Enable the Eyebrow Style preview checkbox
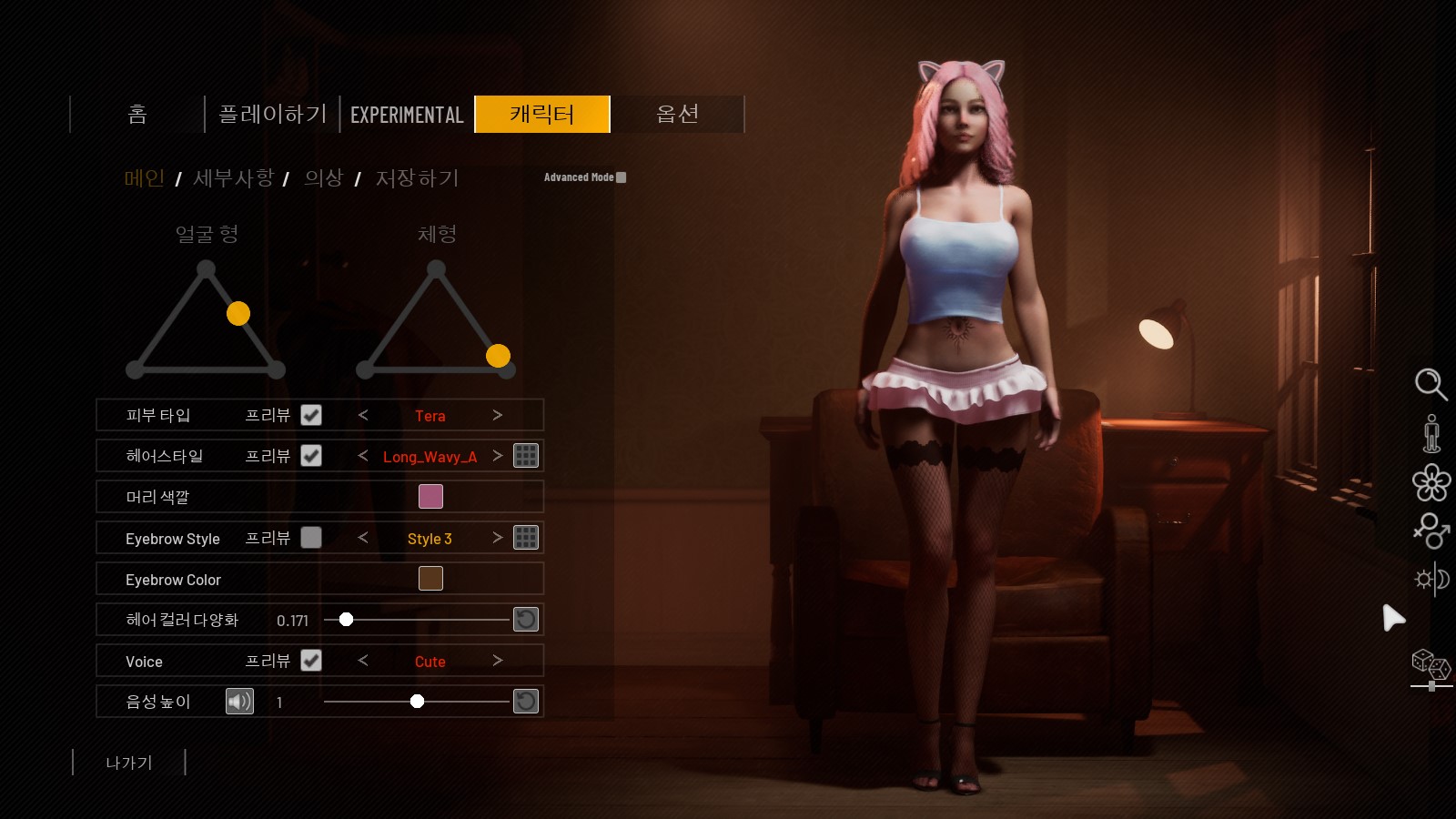The image size is (1456, 819). click(311, 538)
